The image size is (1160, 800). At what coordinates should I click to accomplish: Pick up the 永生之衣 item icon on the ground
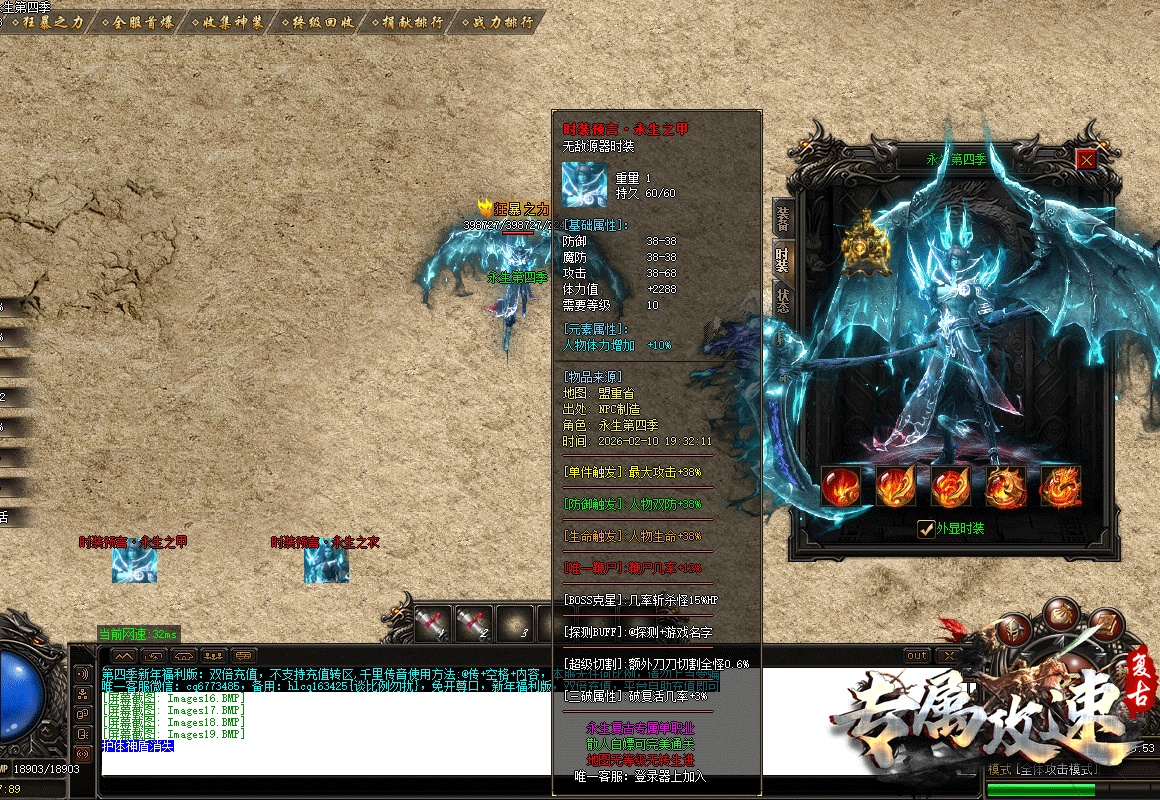pyautogui.click(x=326, y=565)
